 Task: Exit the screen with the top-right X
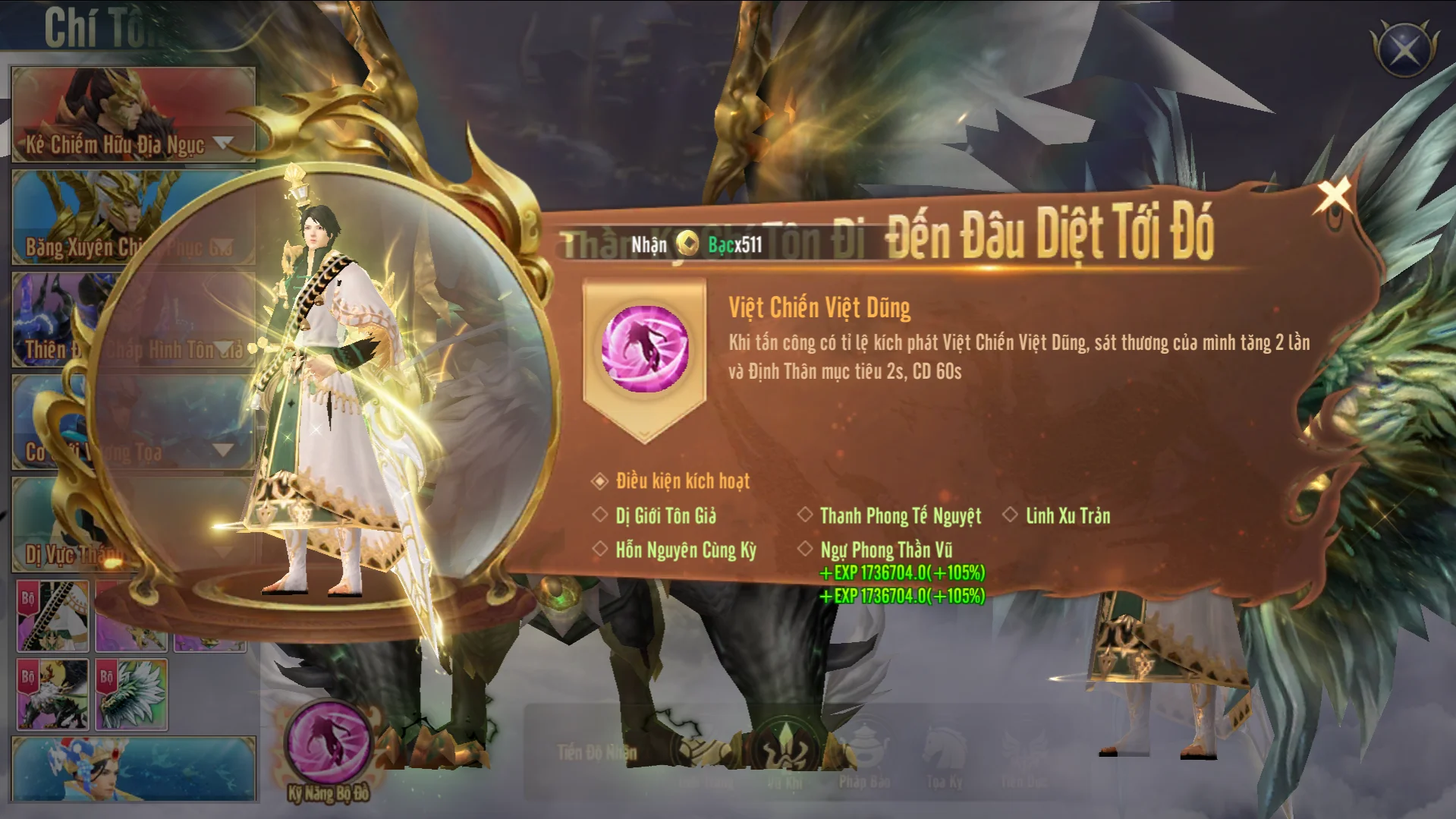1404,50
